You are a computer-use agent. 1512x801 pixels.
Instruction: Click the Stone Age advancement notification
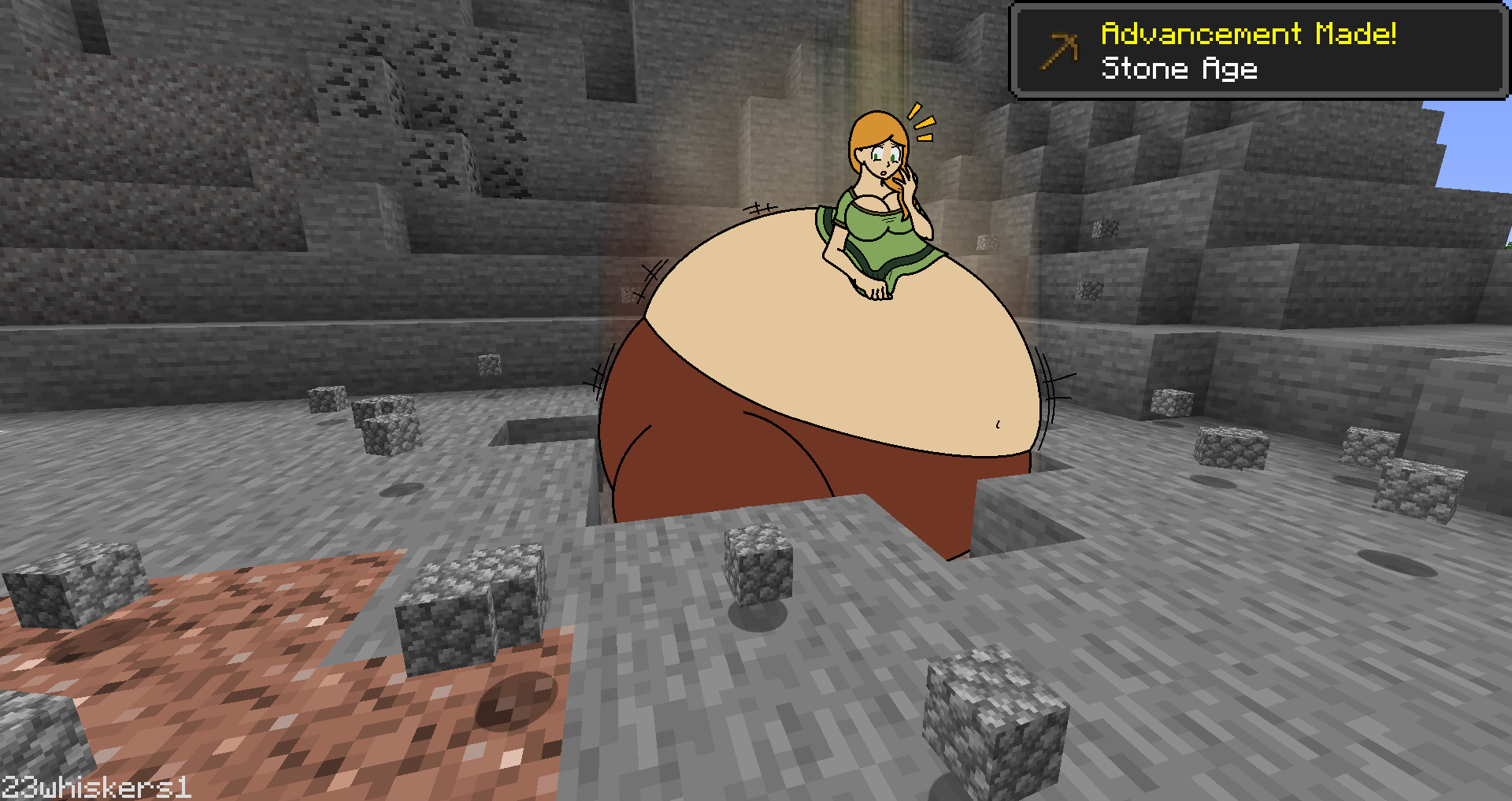tap(1258, 51)
